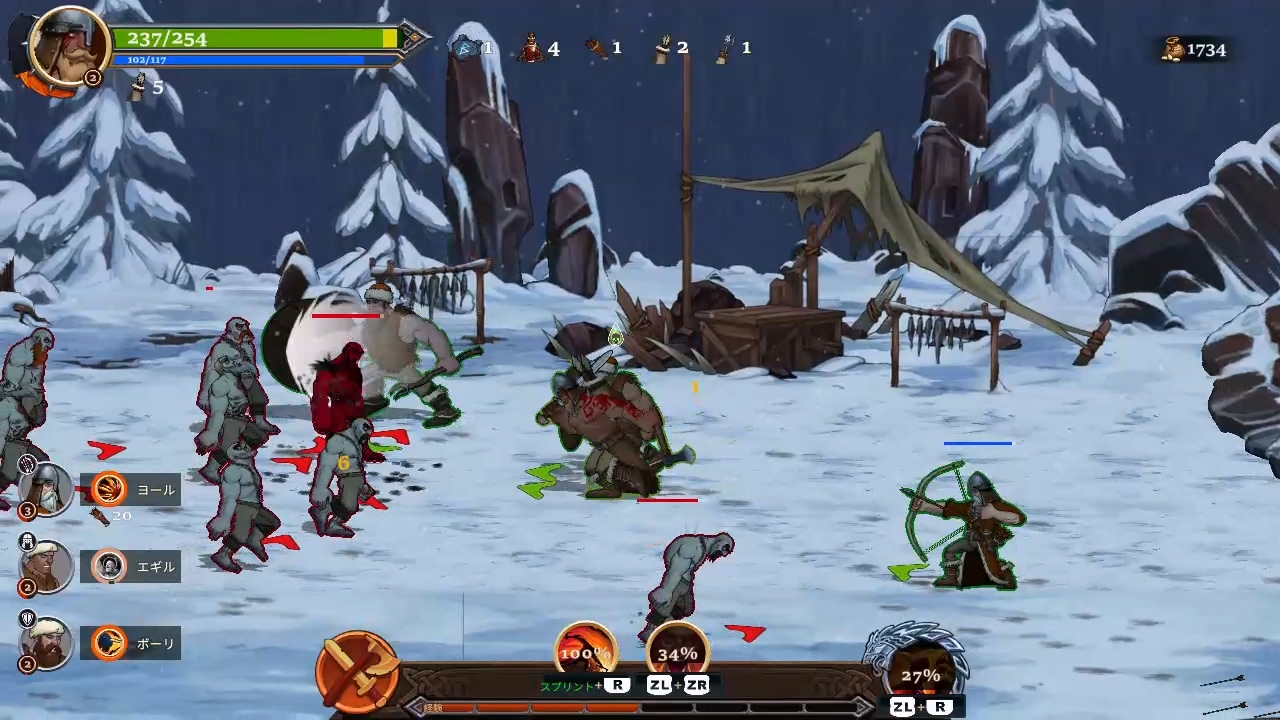Activate ヨール's flame skill icon
Image resolution: width=1280 pixels, height=720 pixels.
[x=108, y=489]
